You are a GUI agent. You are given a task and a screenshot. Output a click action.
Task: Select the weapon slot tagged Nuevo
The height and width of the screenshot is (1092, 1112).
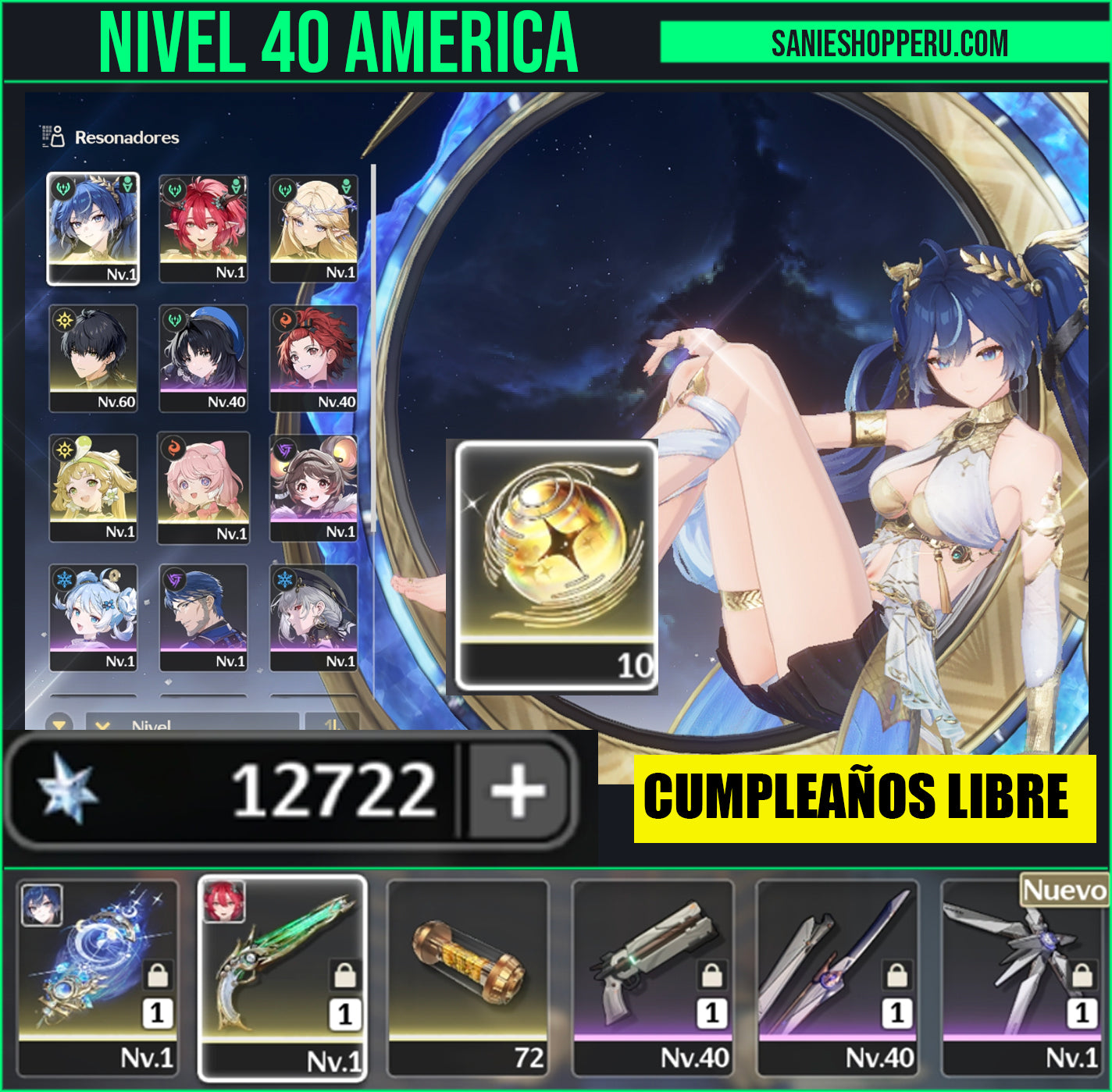[1024, 977]
